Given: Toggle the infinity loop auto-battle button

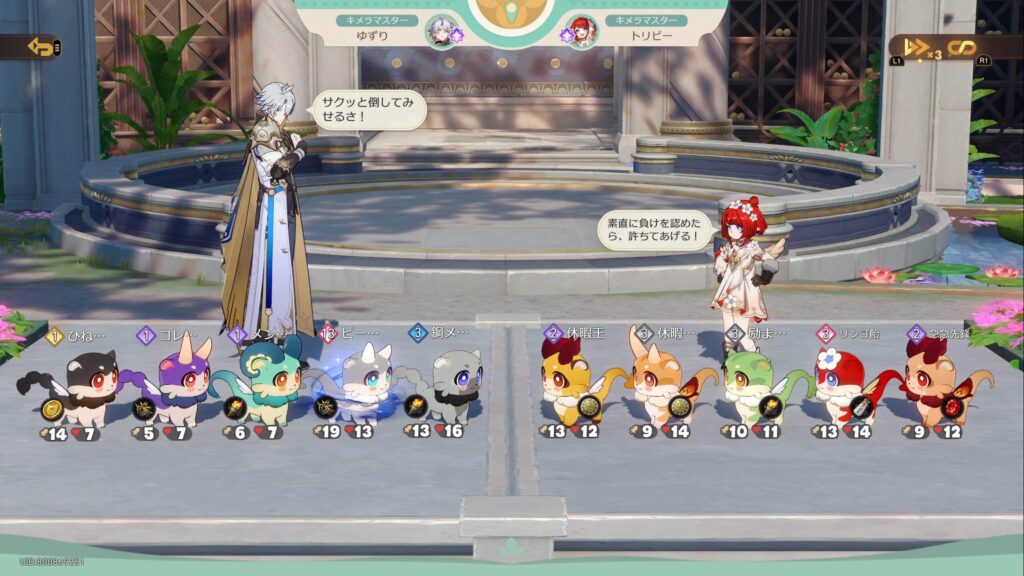Looking at the screenshot, I should pos(961,47).
